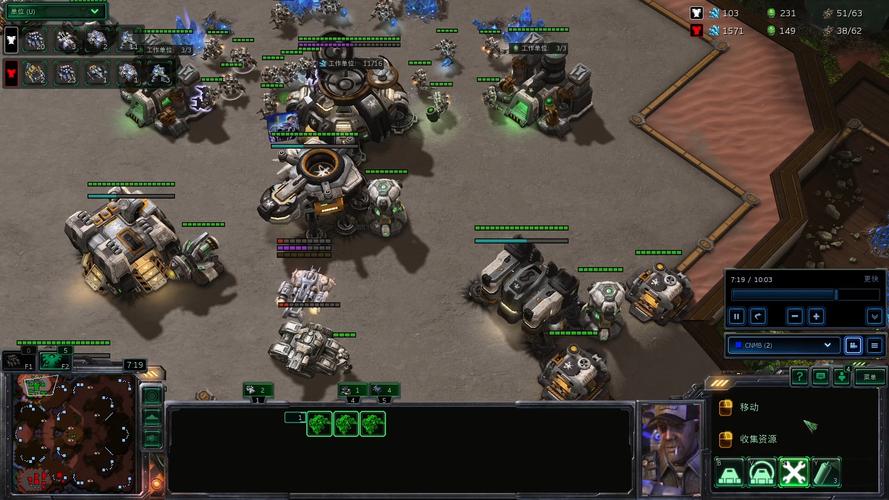
Task: Select control group 5 tab with 4 units
Action: coord(384,390)
